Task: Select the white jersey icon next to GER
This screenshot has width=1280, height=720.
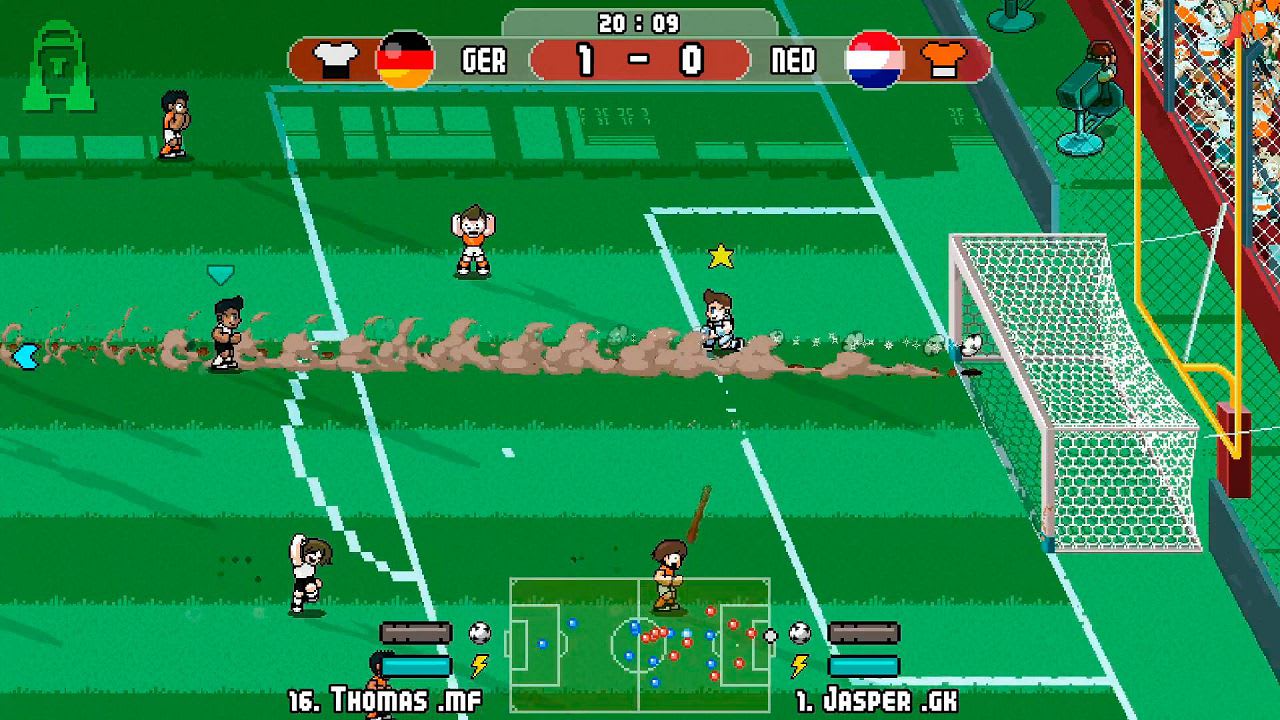Action: [x=337, y=56]
